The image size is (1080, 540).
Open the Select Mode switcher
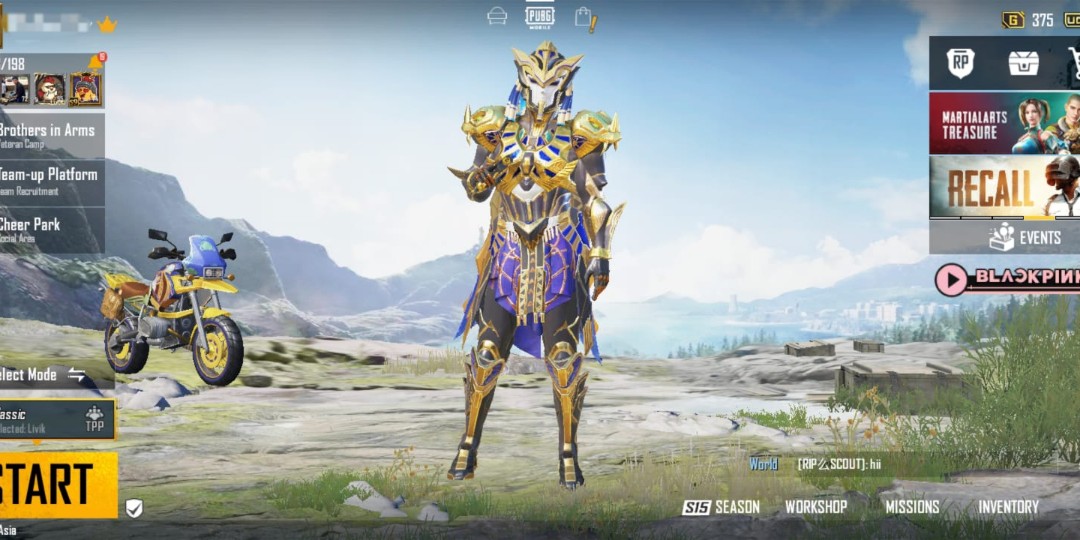pos(45,375)
